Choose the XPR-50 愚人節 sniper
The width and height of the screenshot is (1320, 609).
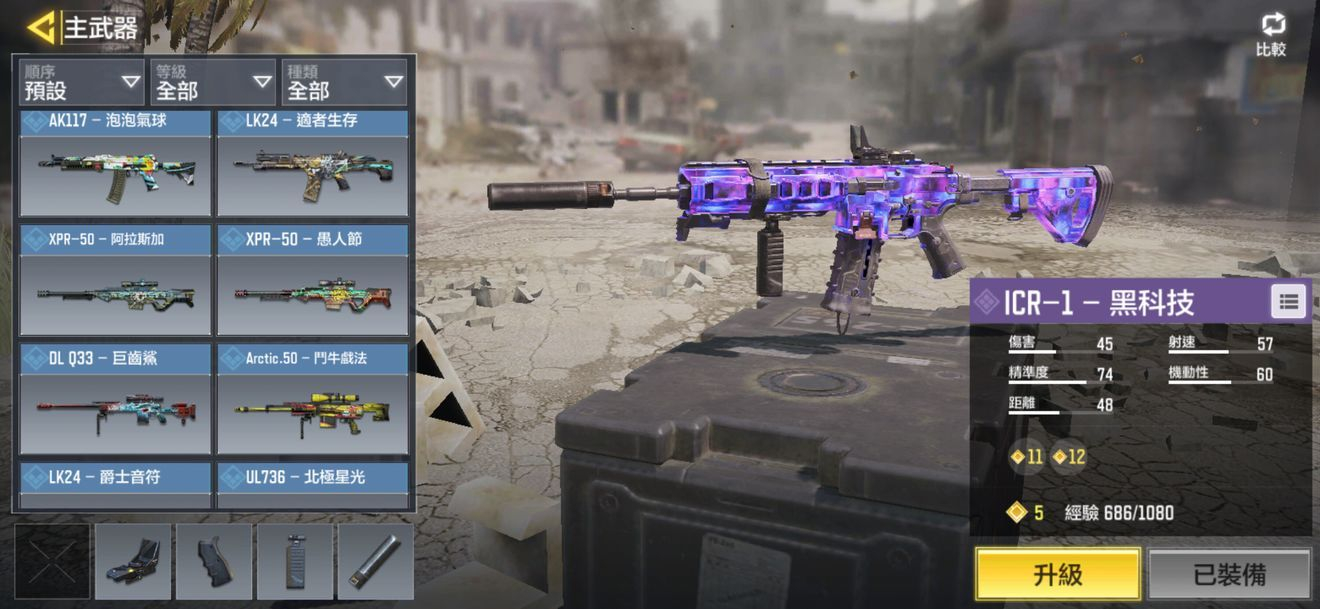click(313, 281)
